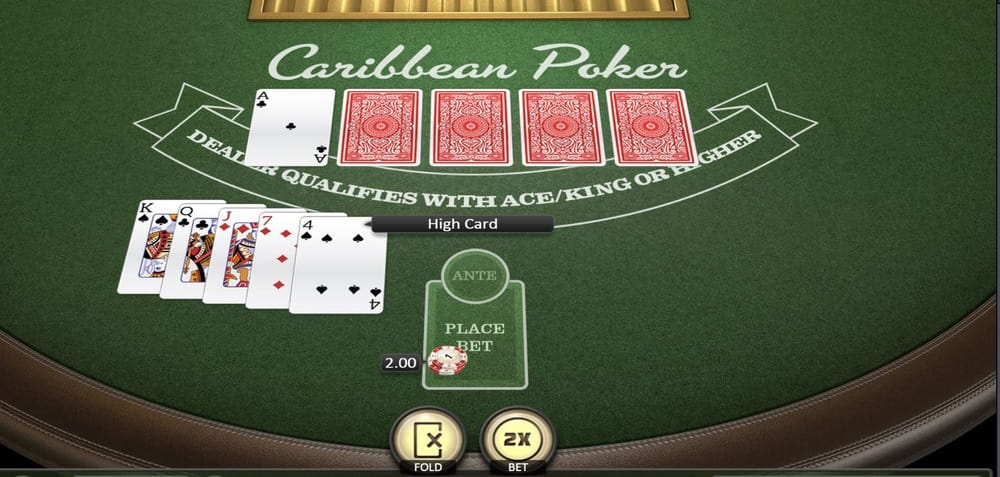Pick the red-and-white betting chip
The height and width of the screenshot is (477, 1000).
click(442, 360)
